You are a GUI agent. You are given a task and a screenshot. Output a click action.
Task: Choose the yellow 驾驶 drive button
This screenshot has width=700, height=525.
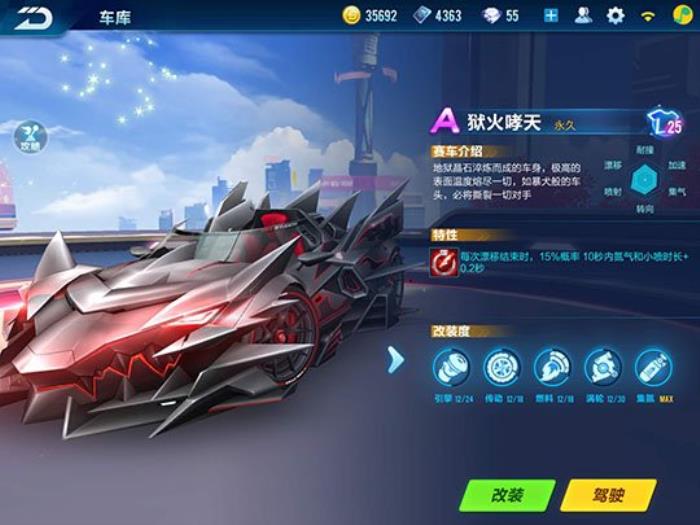[608, 494]
